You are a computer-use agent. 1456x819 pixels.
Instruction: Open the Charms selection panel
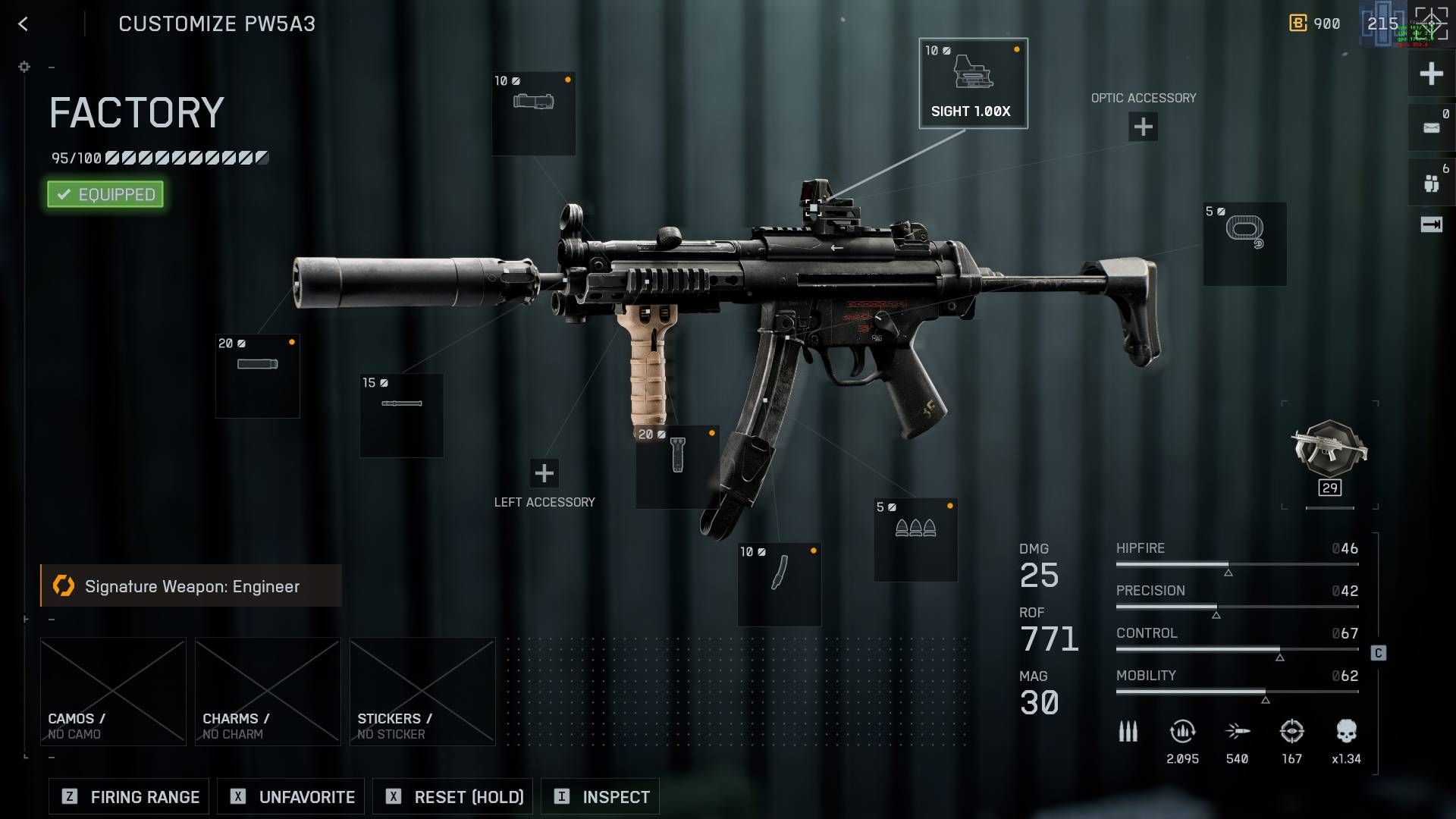[x=267, y=690]
